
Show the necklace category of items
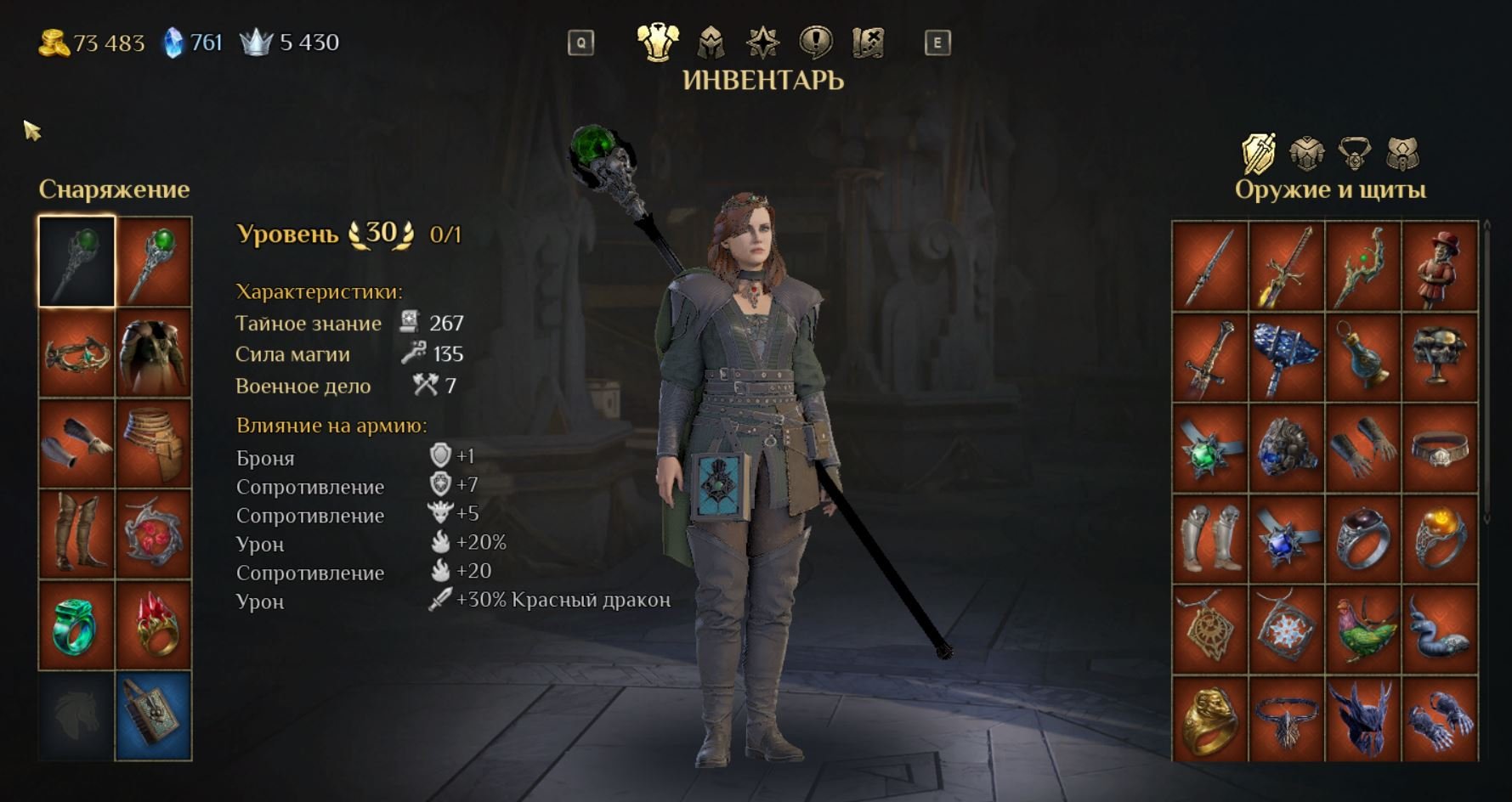1354,154
